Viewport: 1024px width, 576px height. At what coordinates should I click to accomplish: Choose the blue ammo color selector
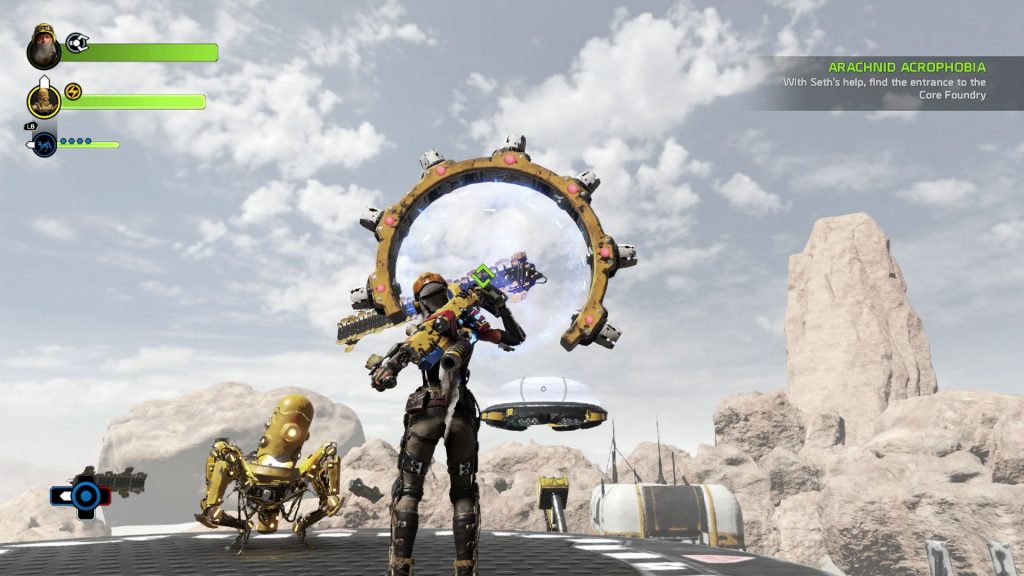pyautogui.click(x=86, y=495)
